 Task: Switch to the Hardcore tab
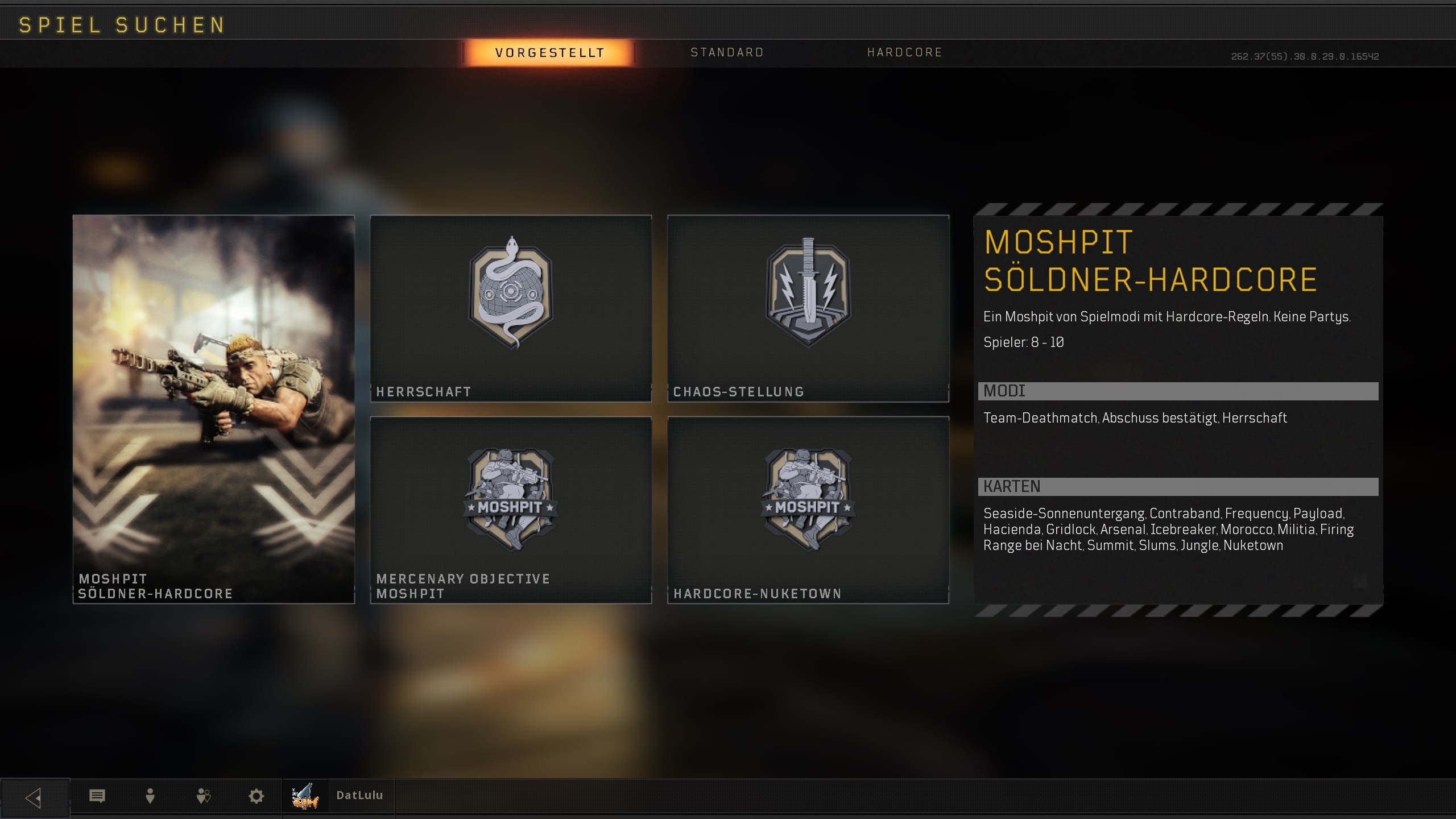[x=904, y=53]
